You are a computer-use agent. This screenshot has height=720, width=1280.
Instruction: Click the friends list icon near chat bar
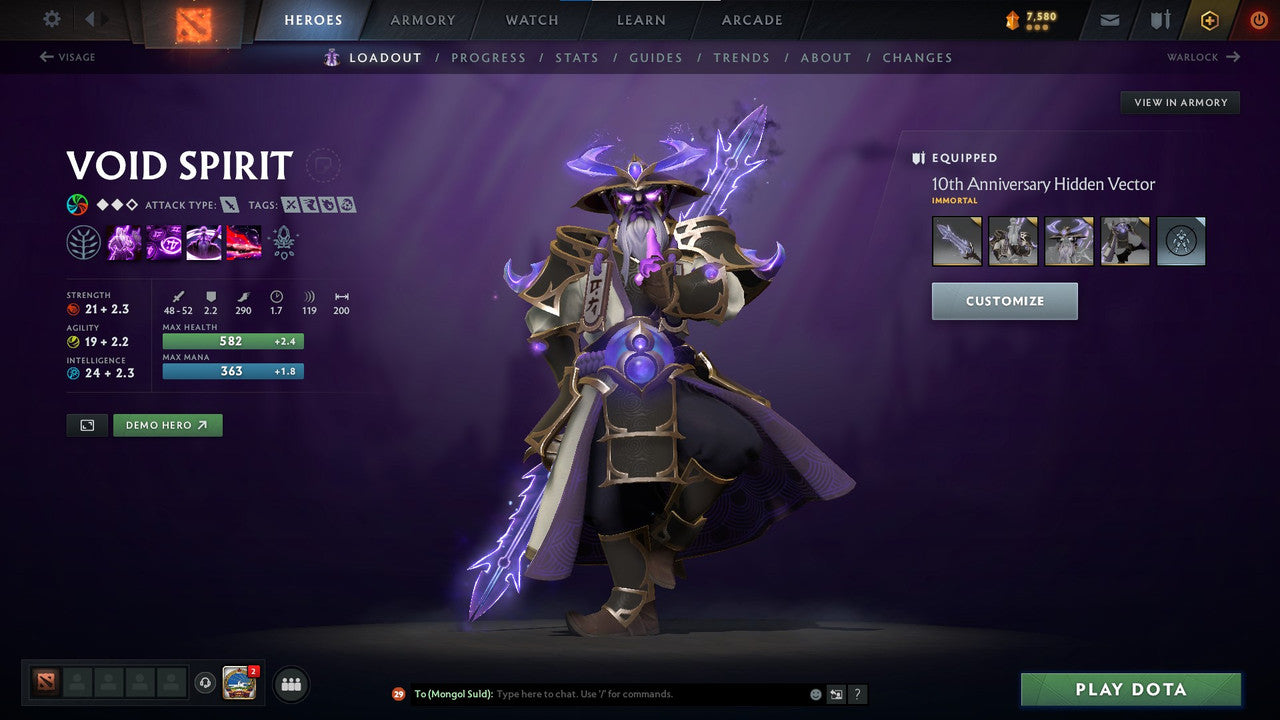point(290,684)
